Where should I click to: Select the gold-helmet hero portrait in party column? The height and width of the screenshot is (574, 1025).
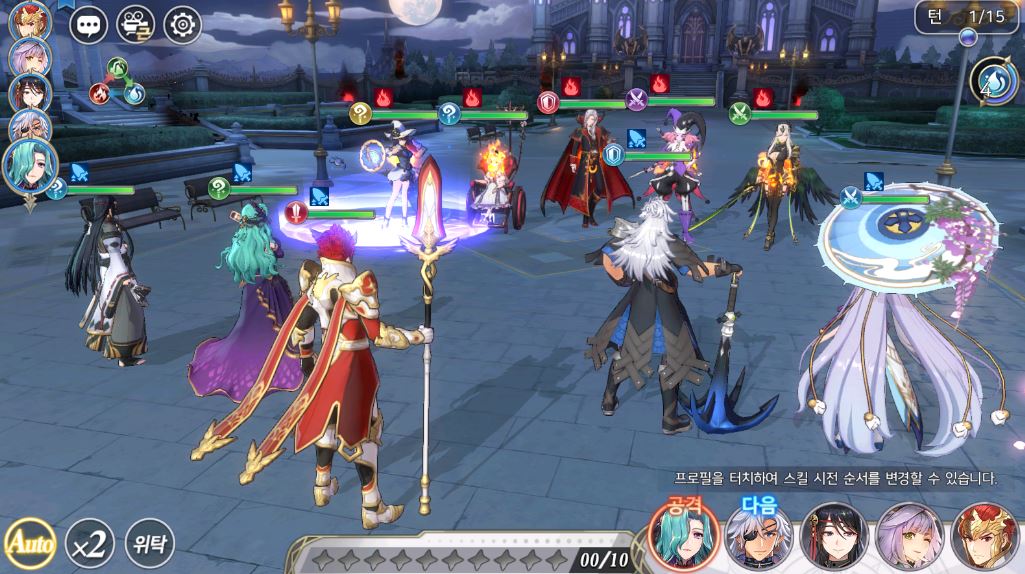pos(29,21)
